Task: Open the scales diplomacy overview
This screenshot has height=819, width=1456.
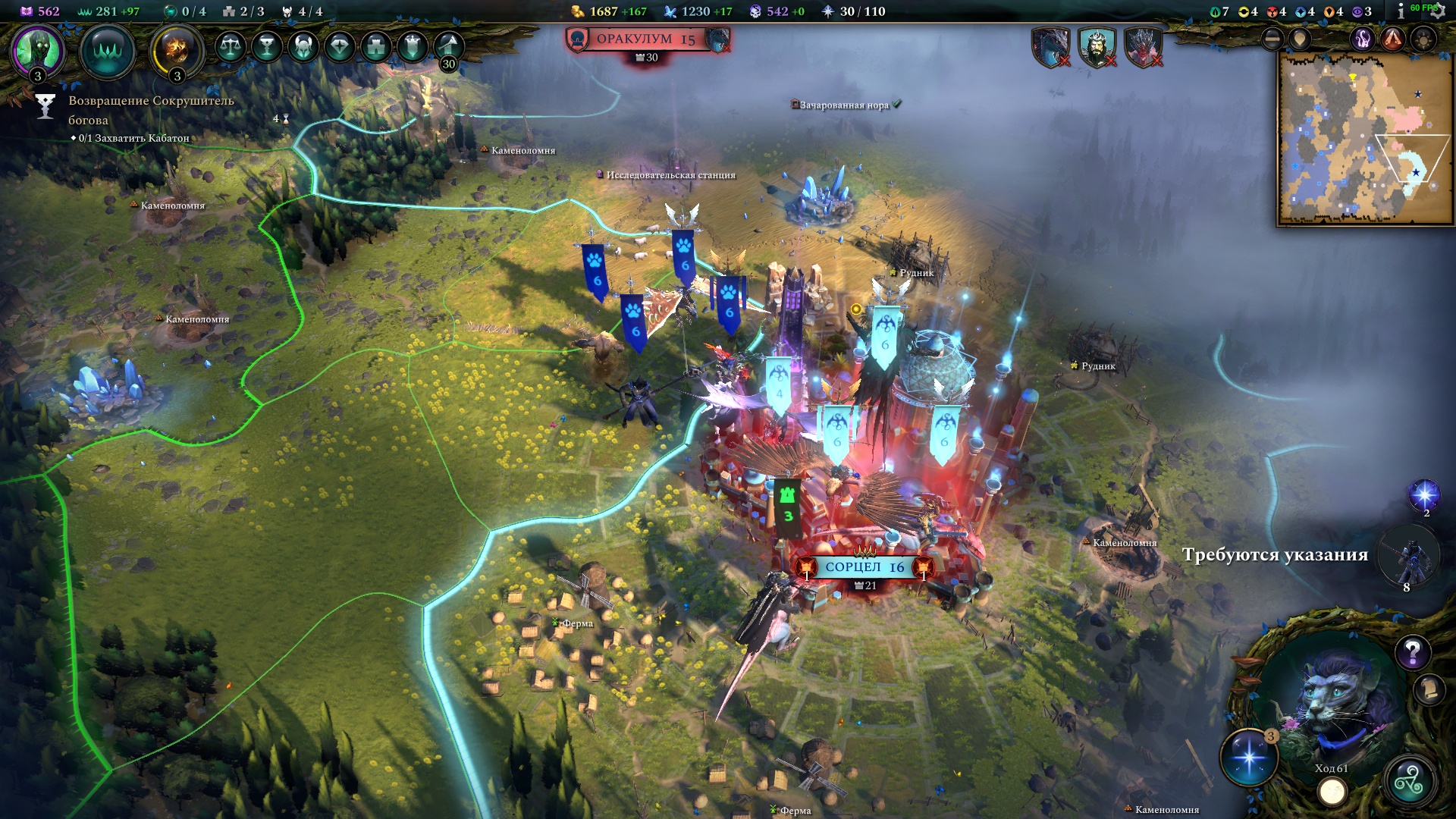Action: (x=230, y=47)
